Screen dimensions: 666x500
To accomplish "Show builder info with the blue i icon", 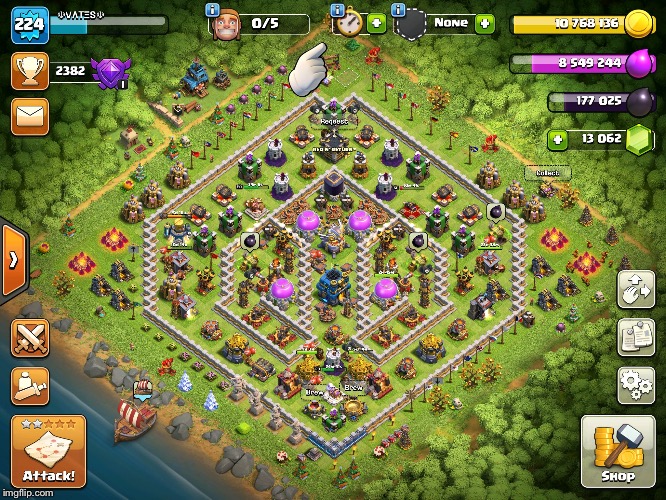I will 213,9.
